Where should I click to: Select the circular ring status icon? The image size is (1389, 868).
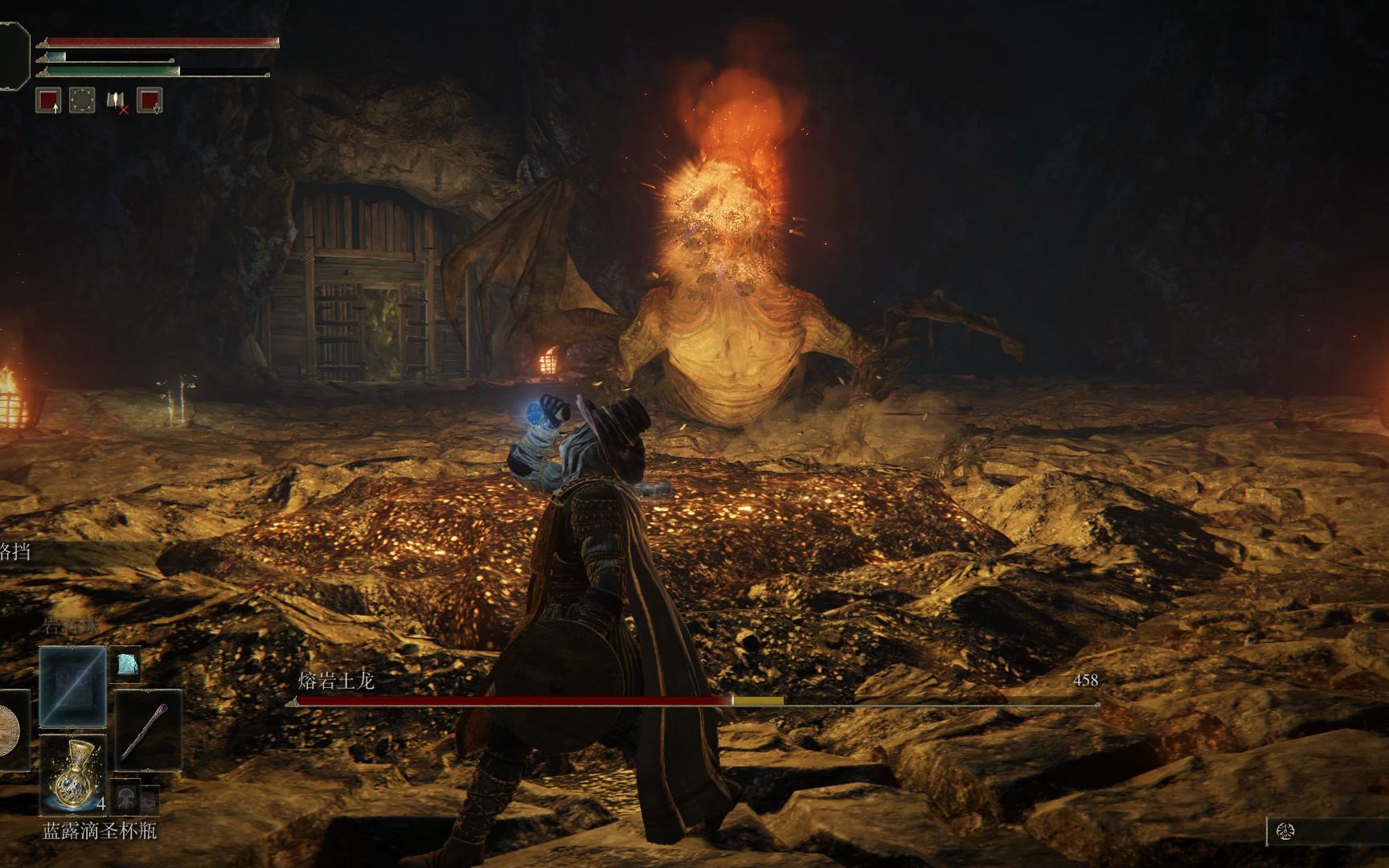pos(82,100)
